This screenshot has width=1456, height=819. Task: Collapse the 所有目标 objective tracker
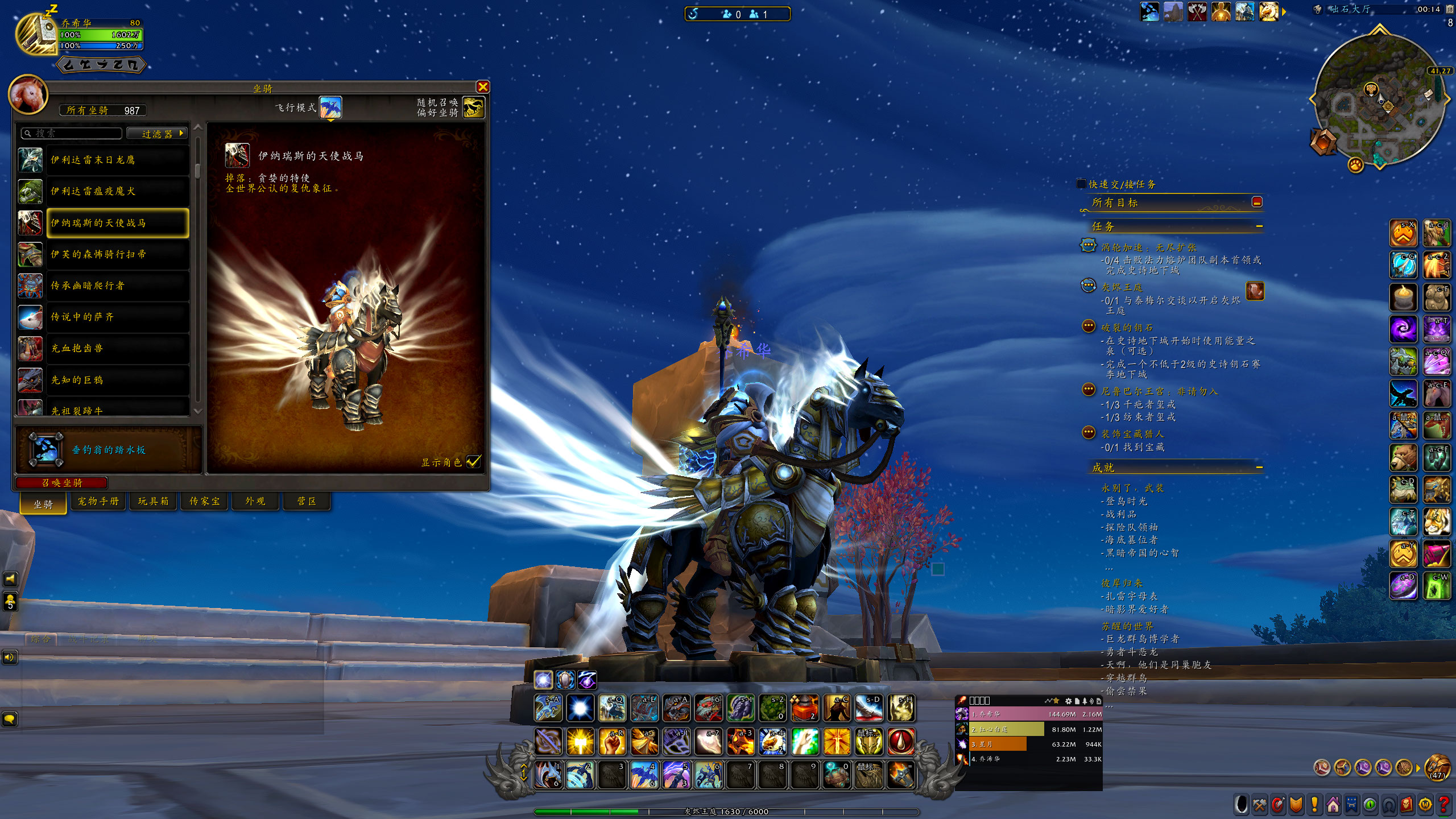tap(1257, 202)
